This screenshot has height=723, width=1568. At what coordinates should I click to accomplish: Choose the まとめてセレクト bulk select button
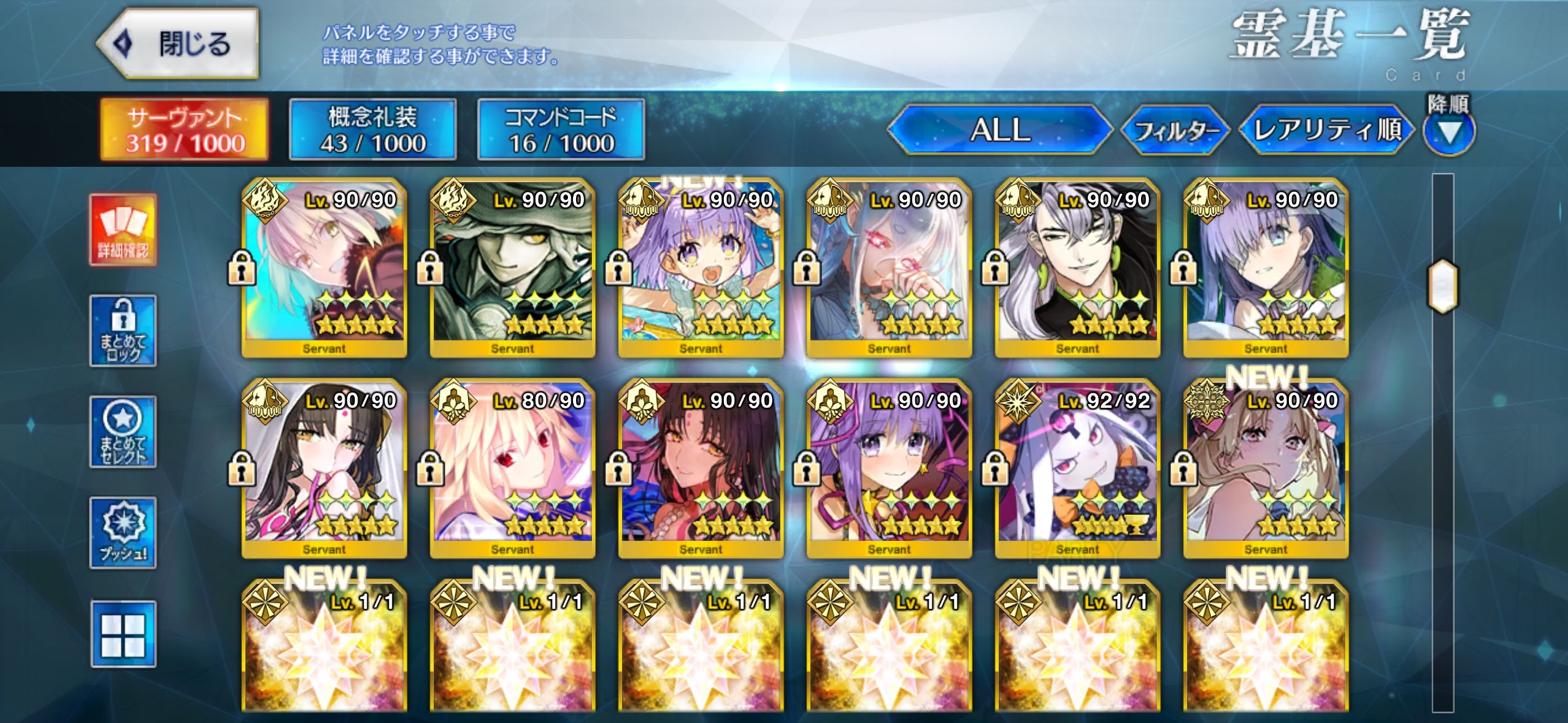coord(123,432)
